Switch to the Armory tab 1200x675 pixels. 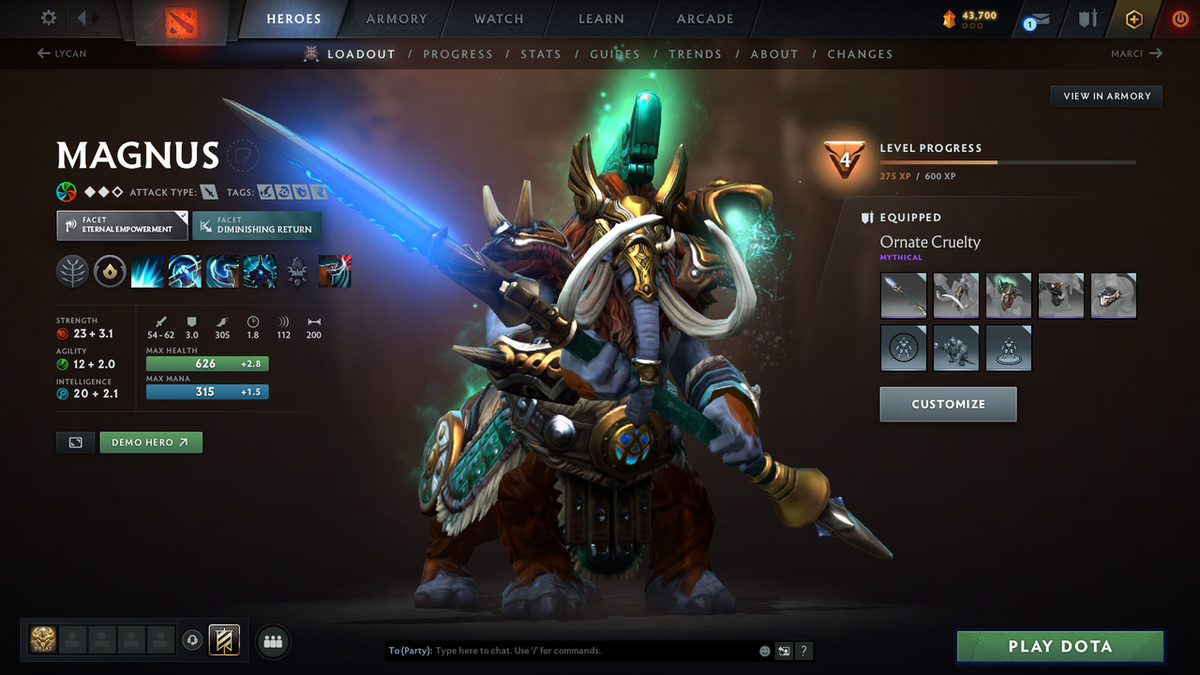tap(396, 19)
